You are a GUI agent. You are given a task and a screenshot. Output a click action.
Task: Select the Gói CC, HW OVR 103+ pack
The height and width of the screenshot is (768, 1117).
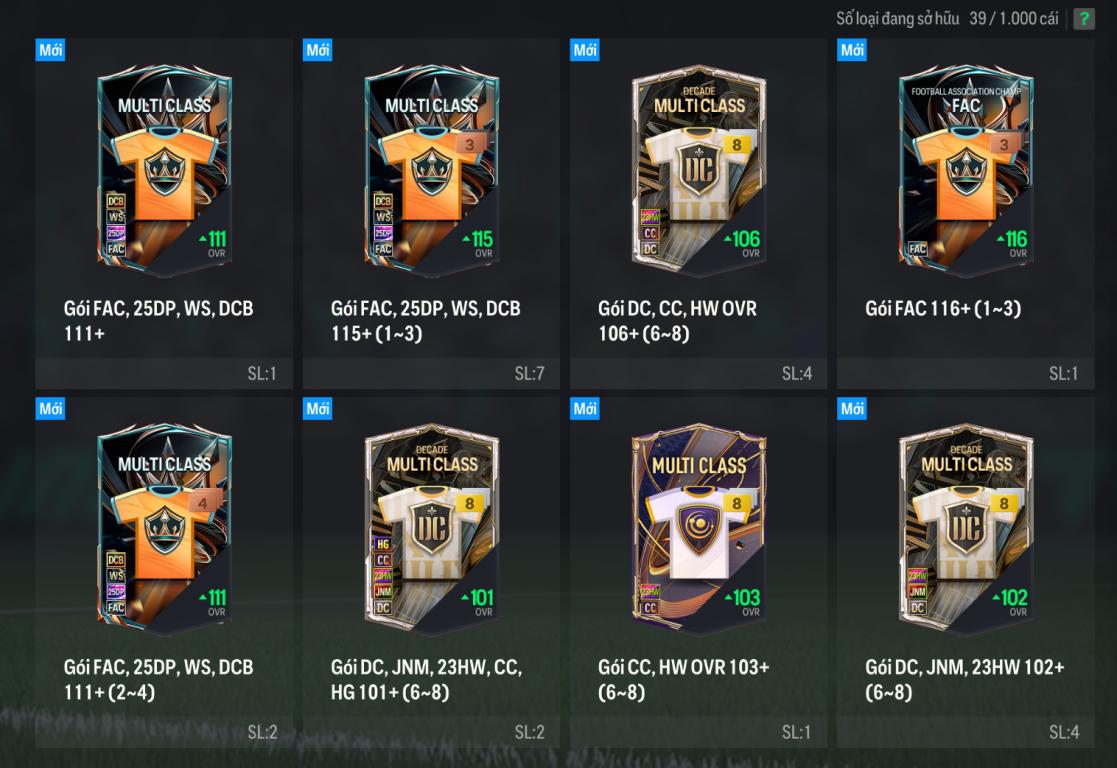698,530
